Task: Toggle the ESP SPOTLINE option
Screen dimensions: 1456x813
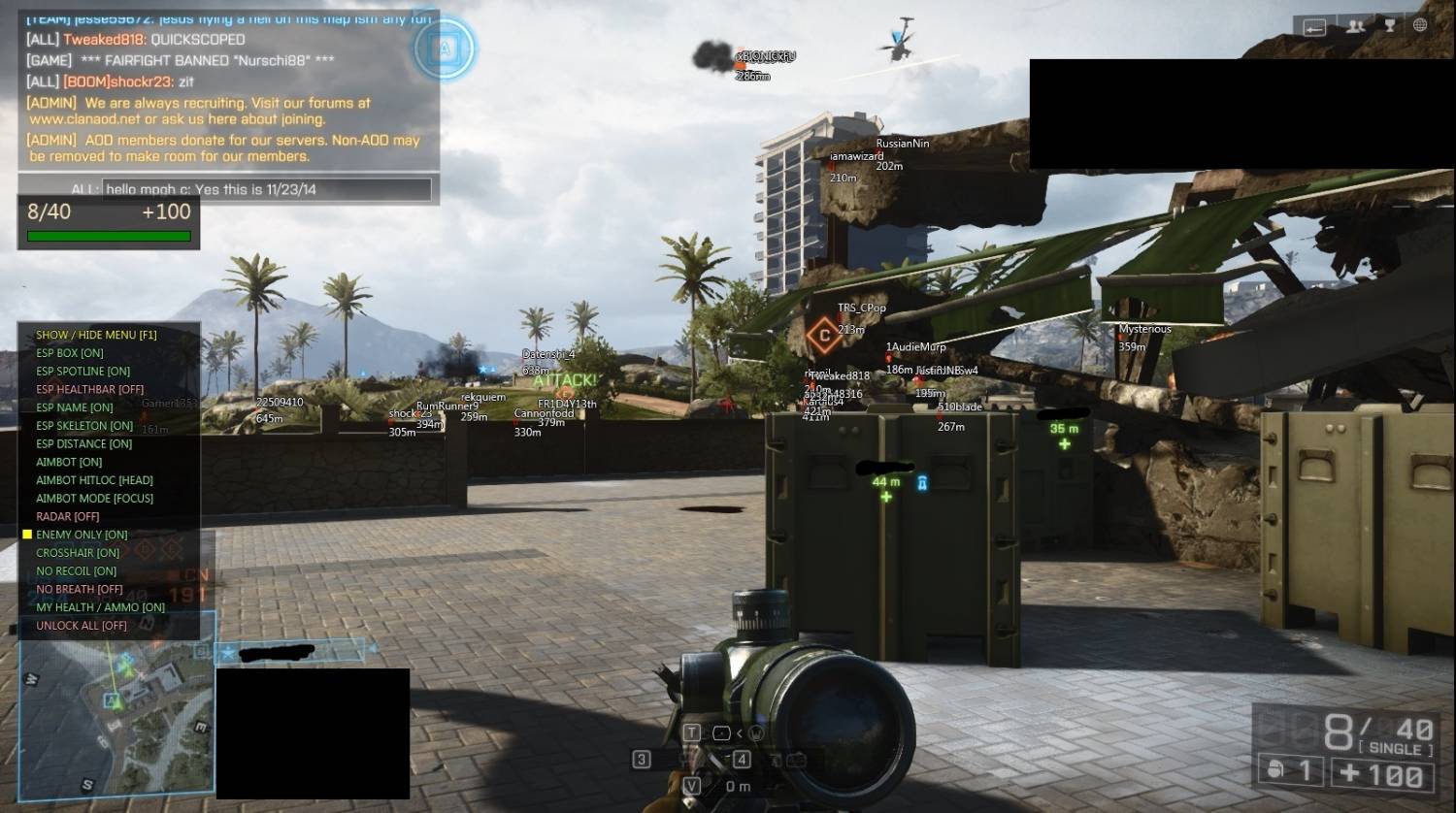Action: pos(83,372)
